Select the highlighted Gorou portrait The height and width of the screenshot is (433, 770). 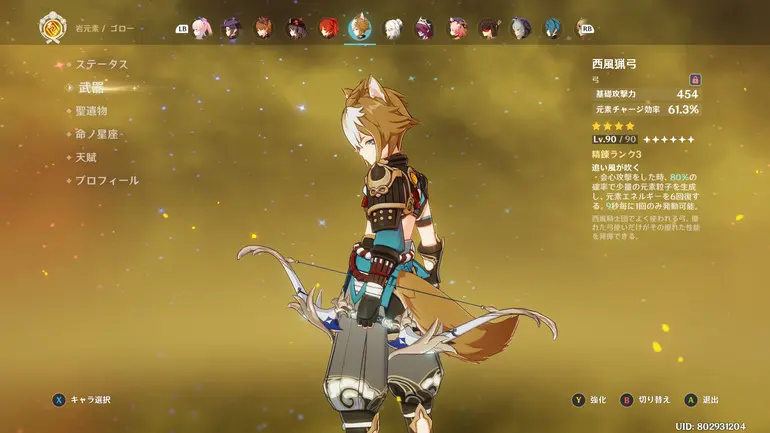(360, 28)
